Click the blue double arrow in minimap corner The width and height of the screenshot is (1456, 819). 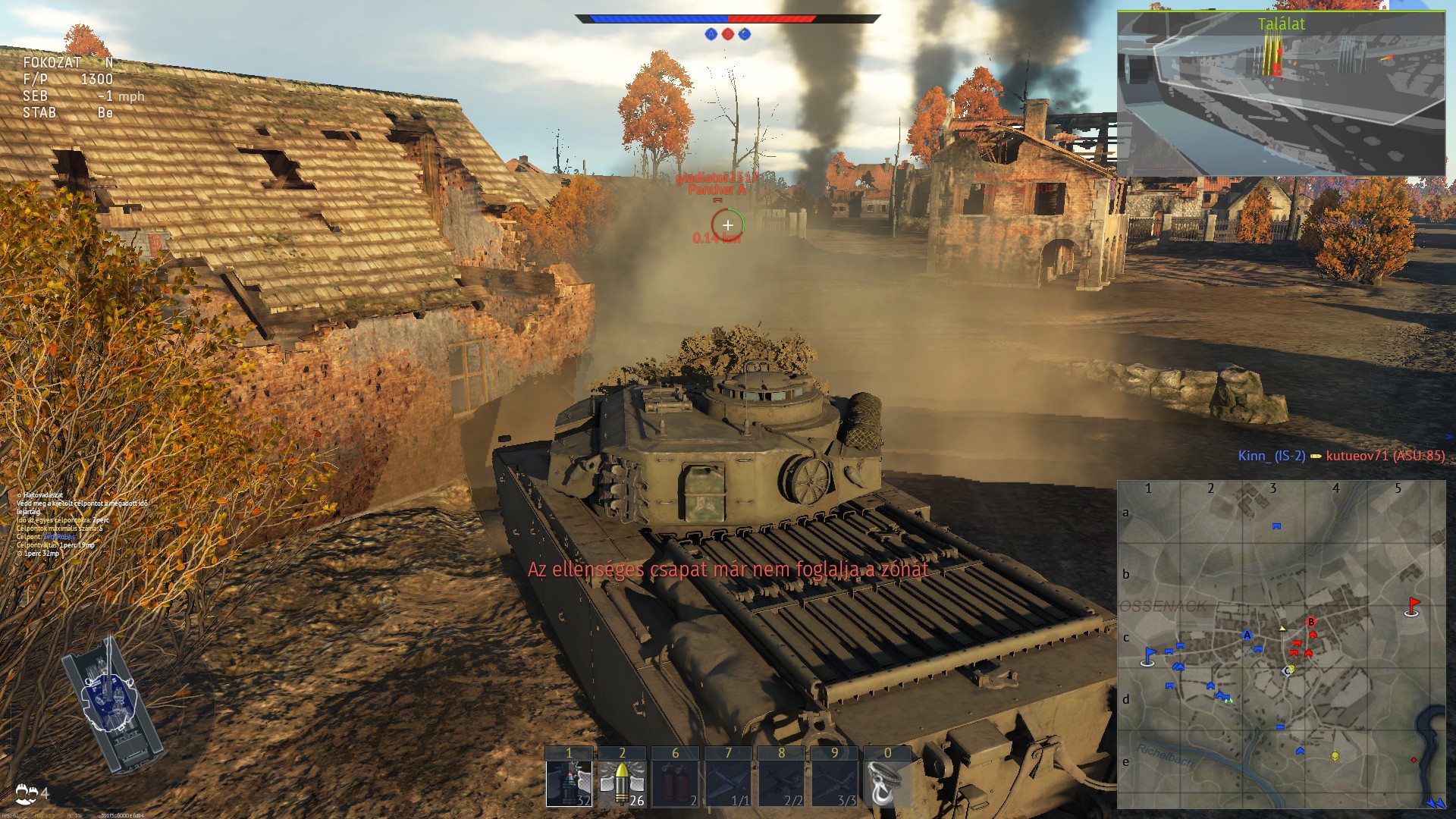click(x=1435, y=802)
